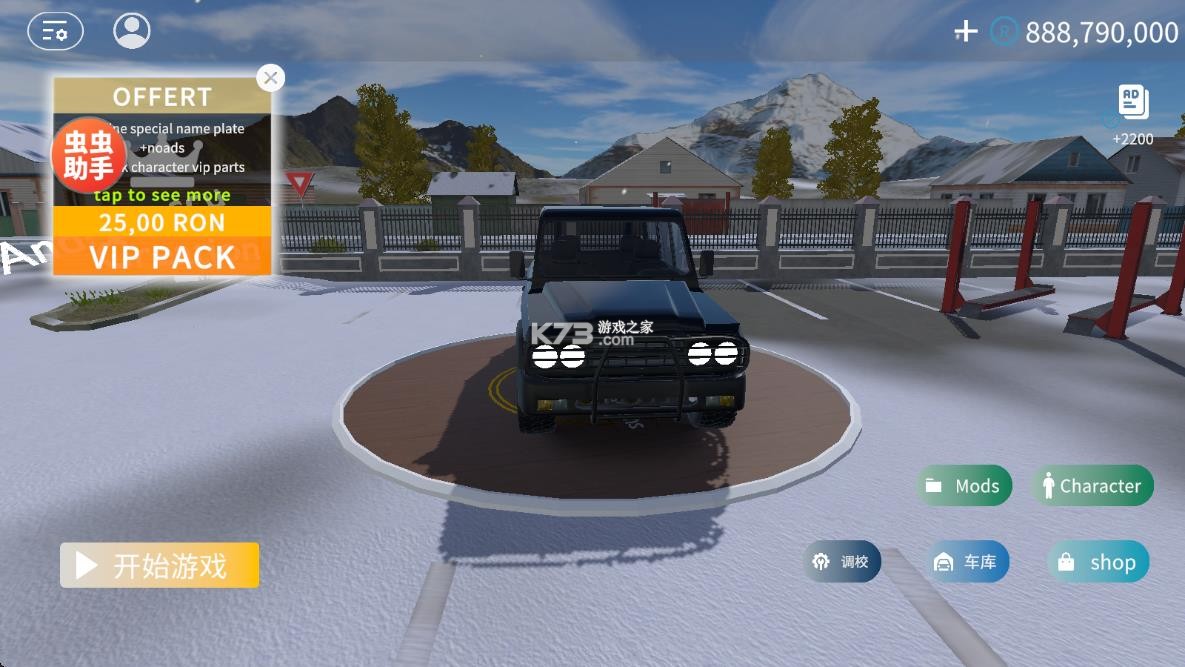Add more currency with plus icon
This screenshot has width=1185, height=667.
(965, 32)
